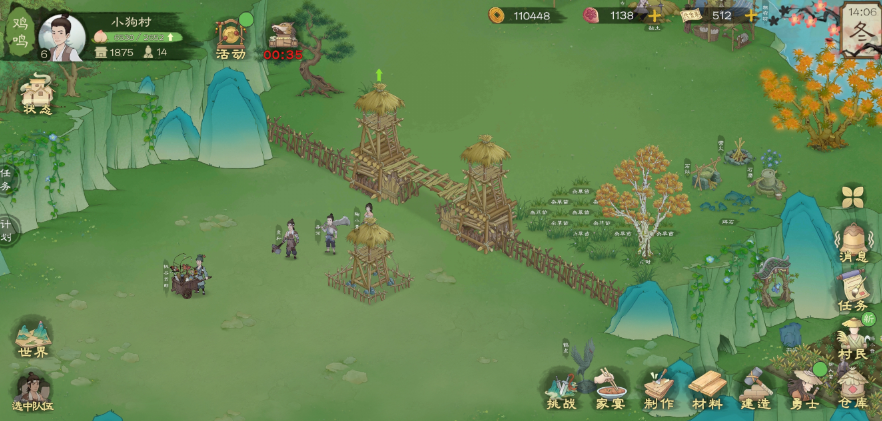Open the 世界 world map
The width and height of the screenshot is (882, 421).
pos(33,338)
